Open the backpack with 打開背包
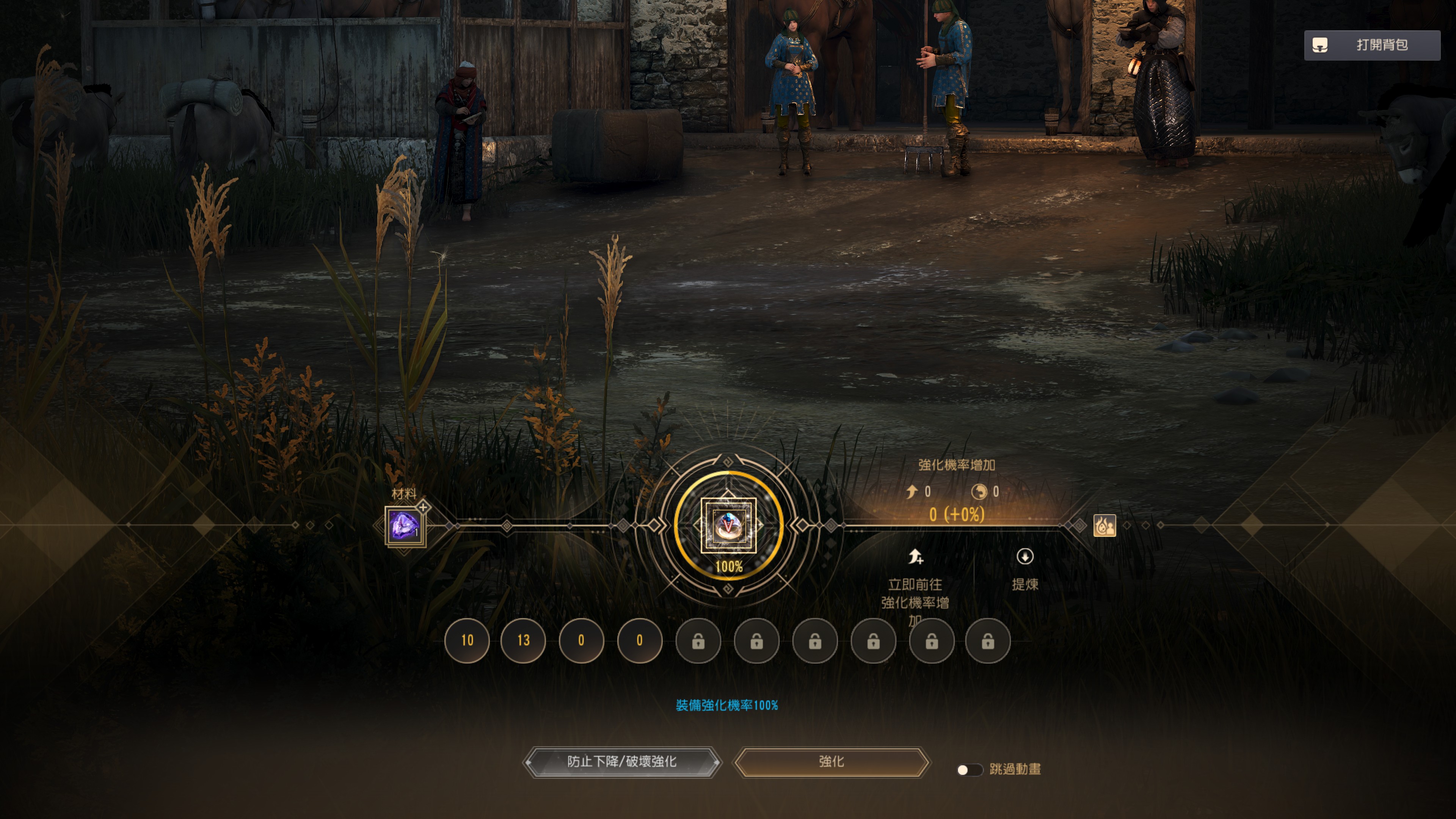 [x=1372, y=45]
